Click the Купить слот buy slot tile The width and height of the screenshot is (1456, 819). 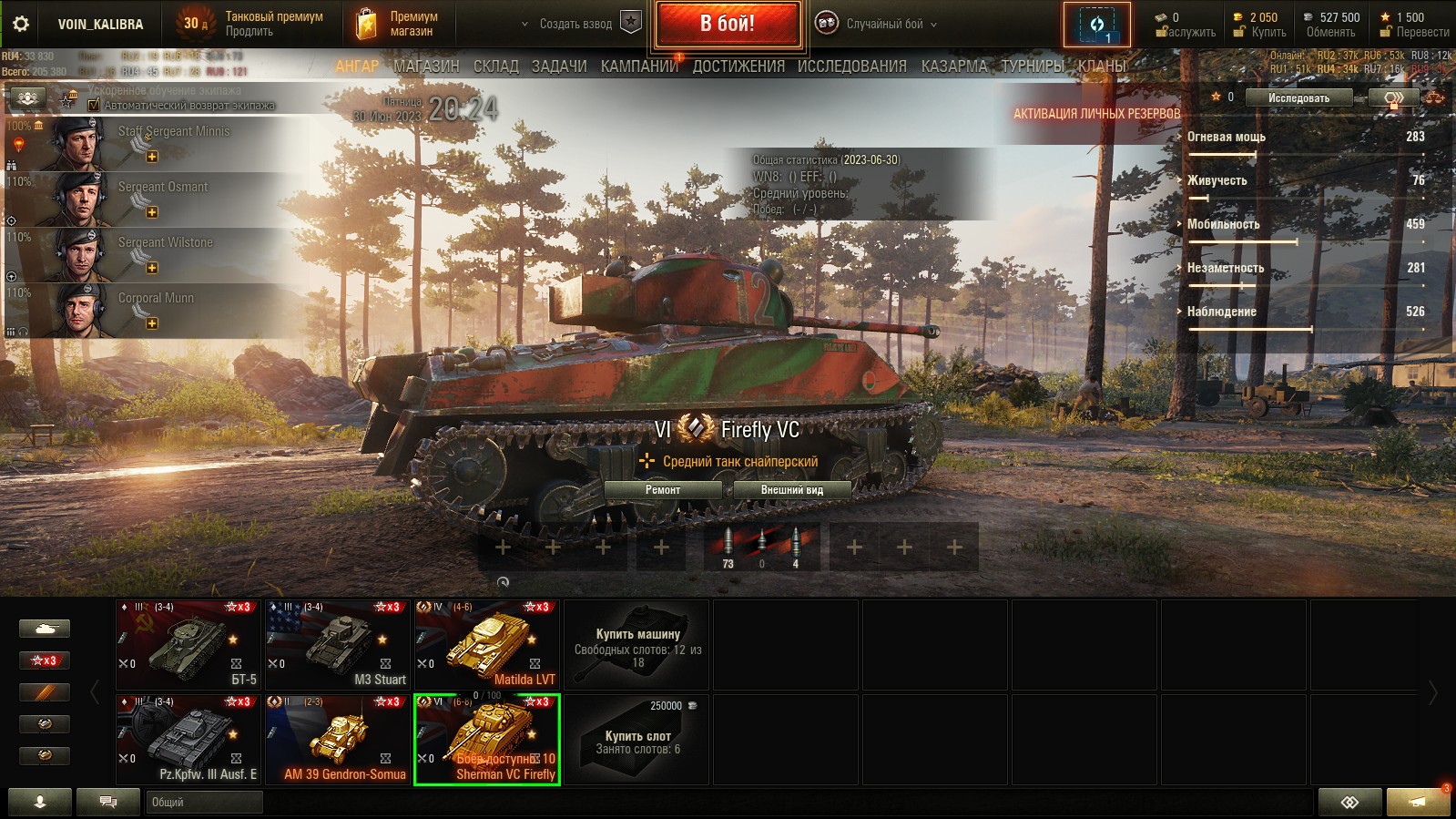coord(636,738)
